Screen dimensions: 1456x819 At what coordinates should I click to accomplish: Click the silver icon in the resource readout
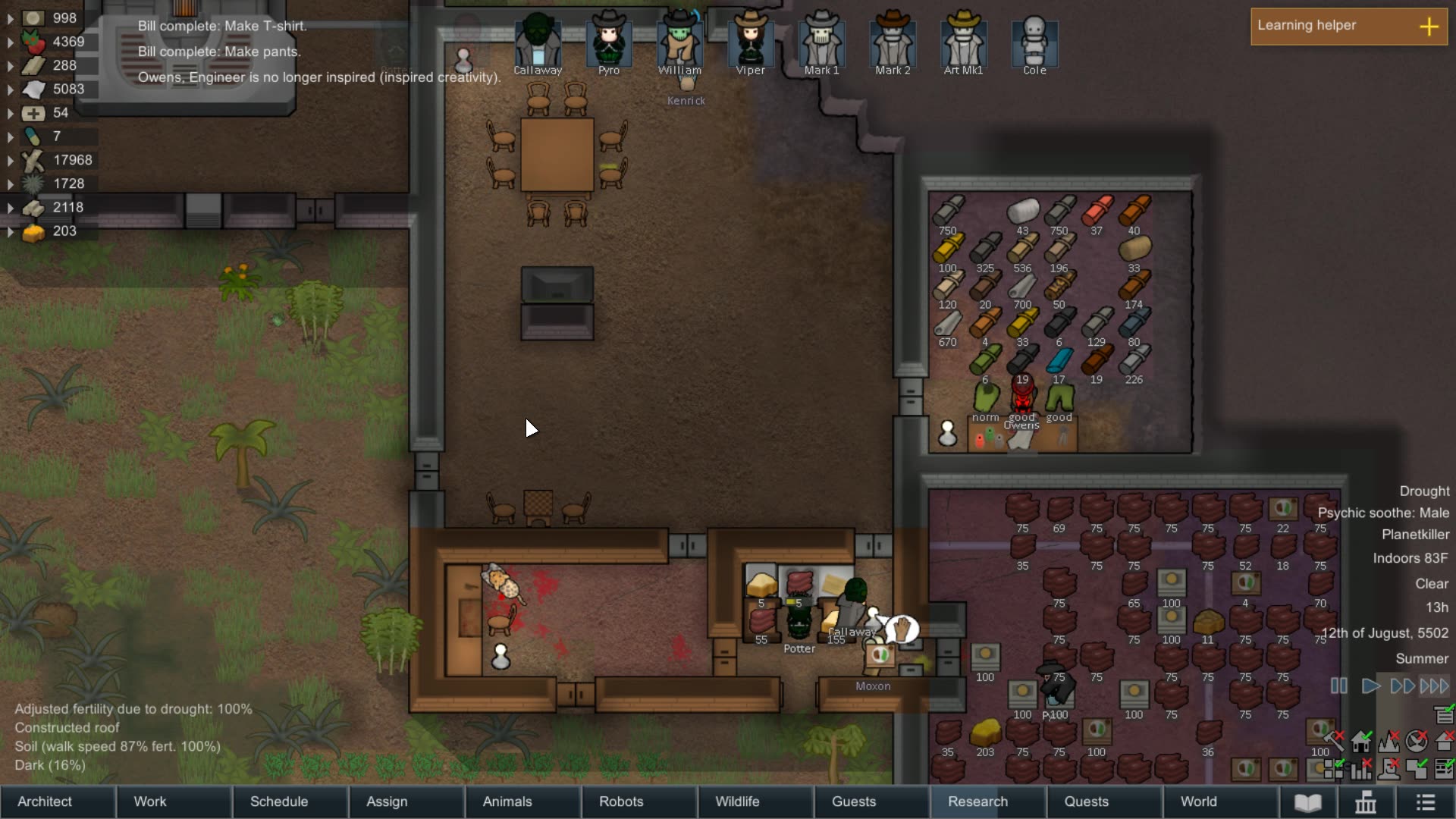[33, 17]
